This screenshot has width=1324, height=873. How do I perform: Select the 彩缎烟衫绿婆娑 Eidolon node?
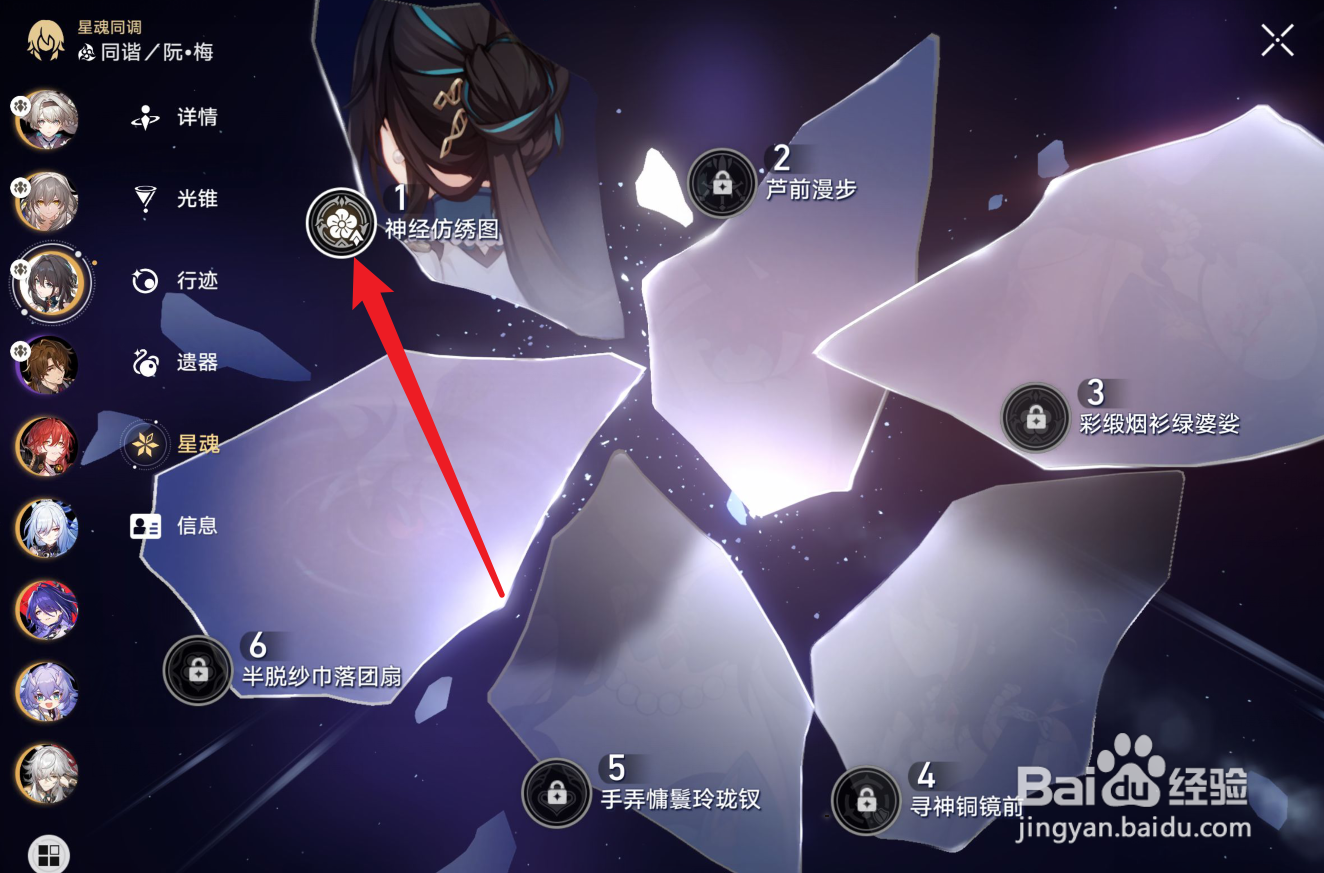click(1035, 415)
